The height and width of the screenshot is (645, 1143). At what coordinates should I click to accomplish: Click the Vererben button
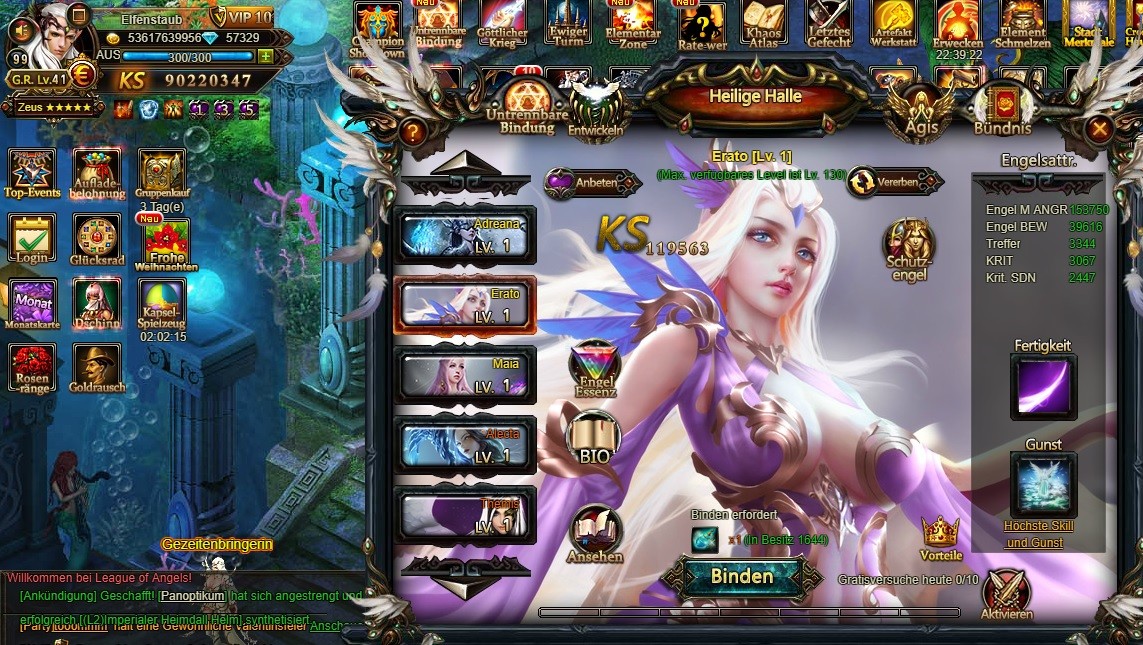tap(894, 182)
